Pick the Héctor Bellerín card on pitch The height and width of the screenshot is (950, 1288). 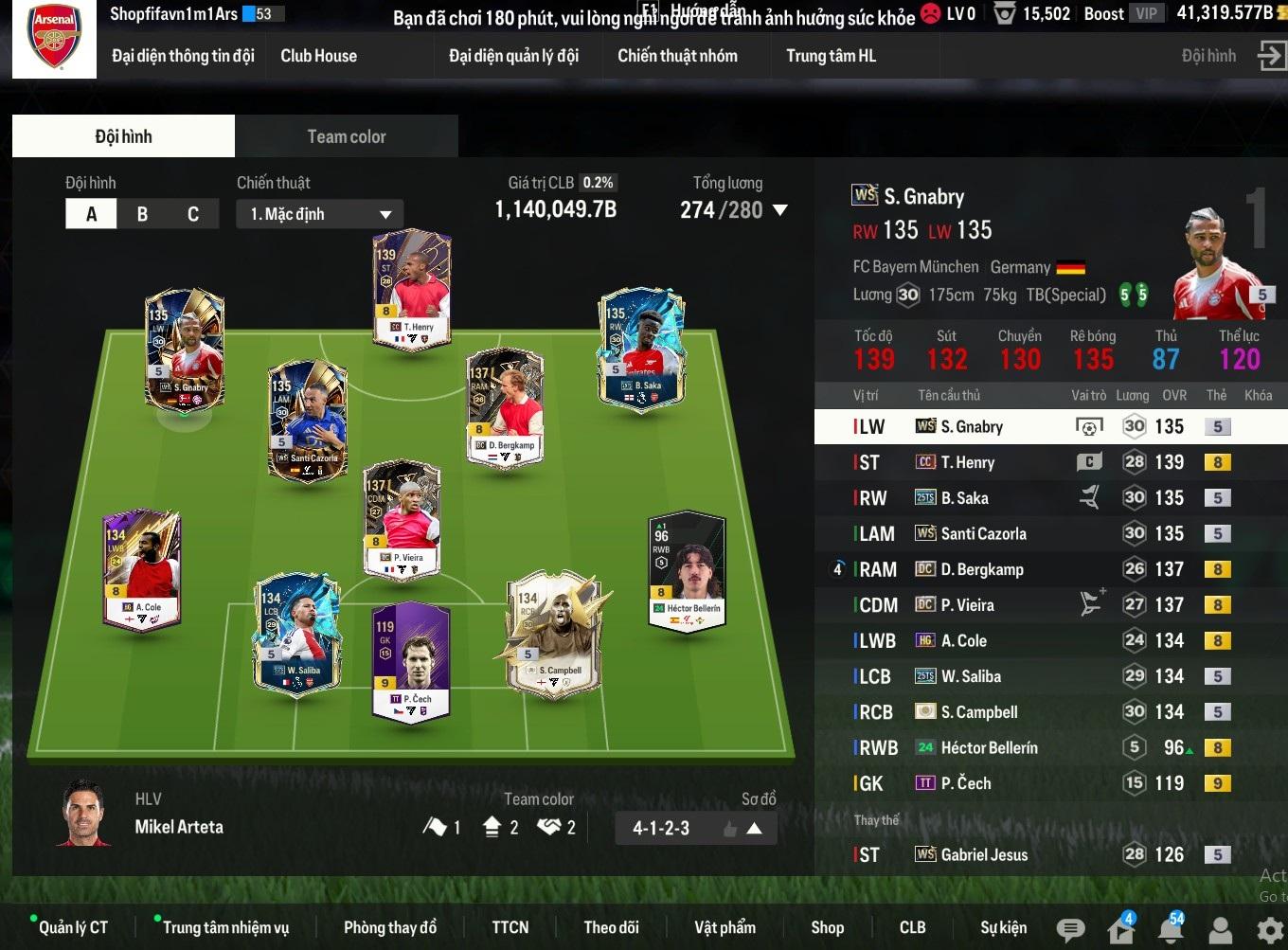coord(687,571)
